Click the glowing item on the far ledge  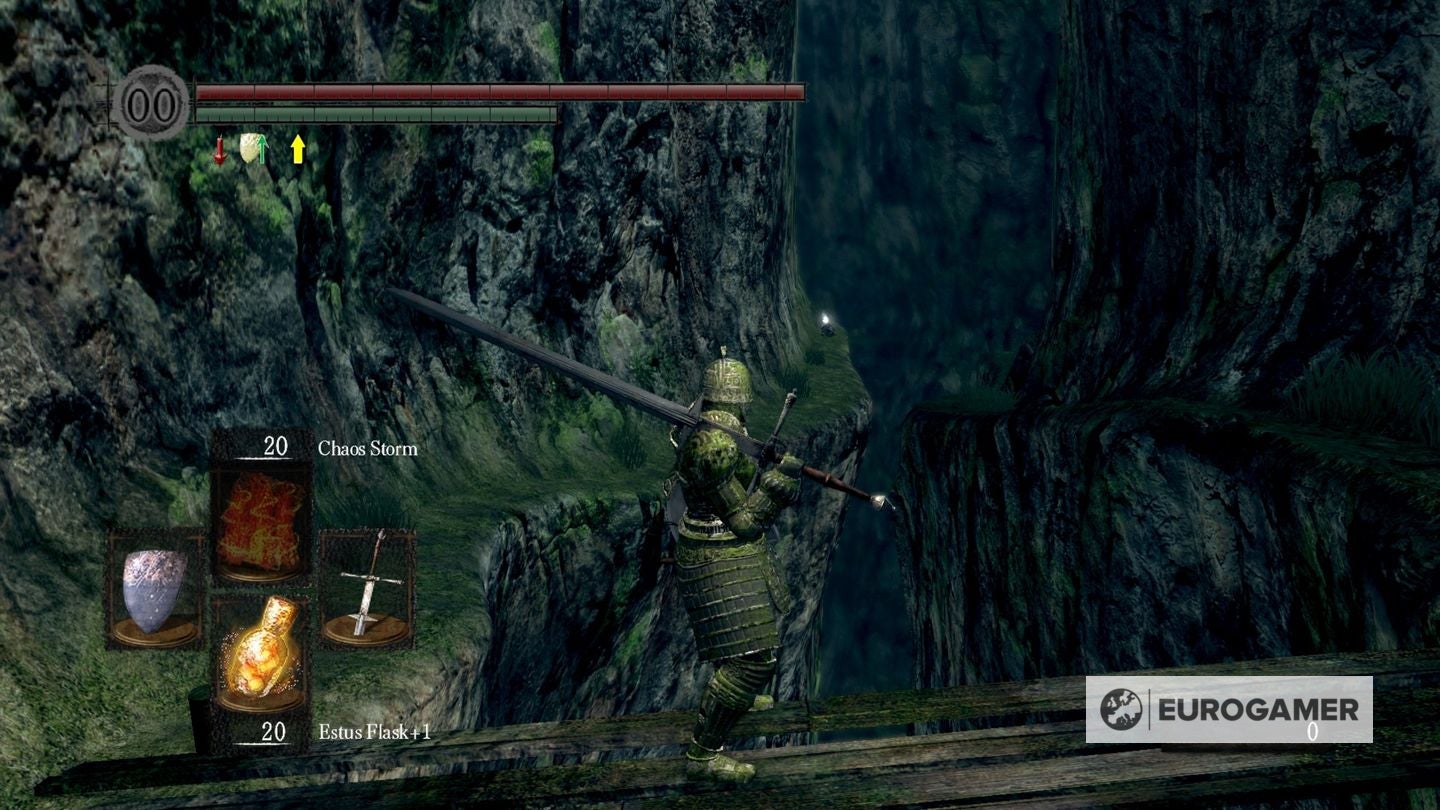coord(826,318)
